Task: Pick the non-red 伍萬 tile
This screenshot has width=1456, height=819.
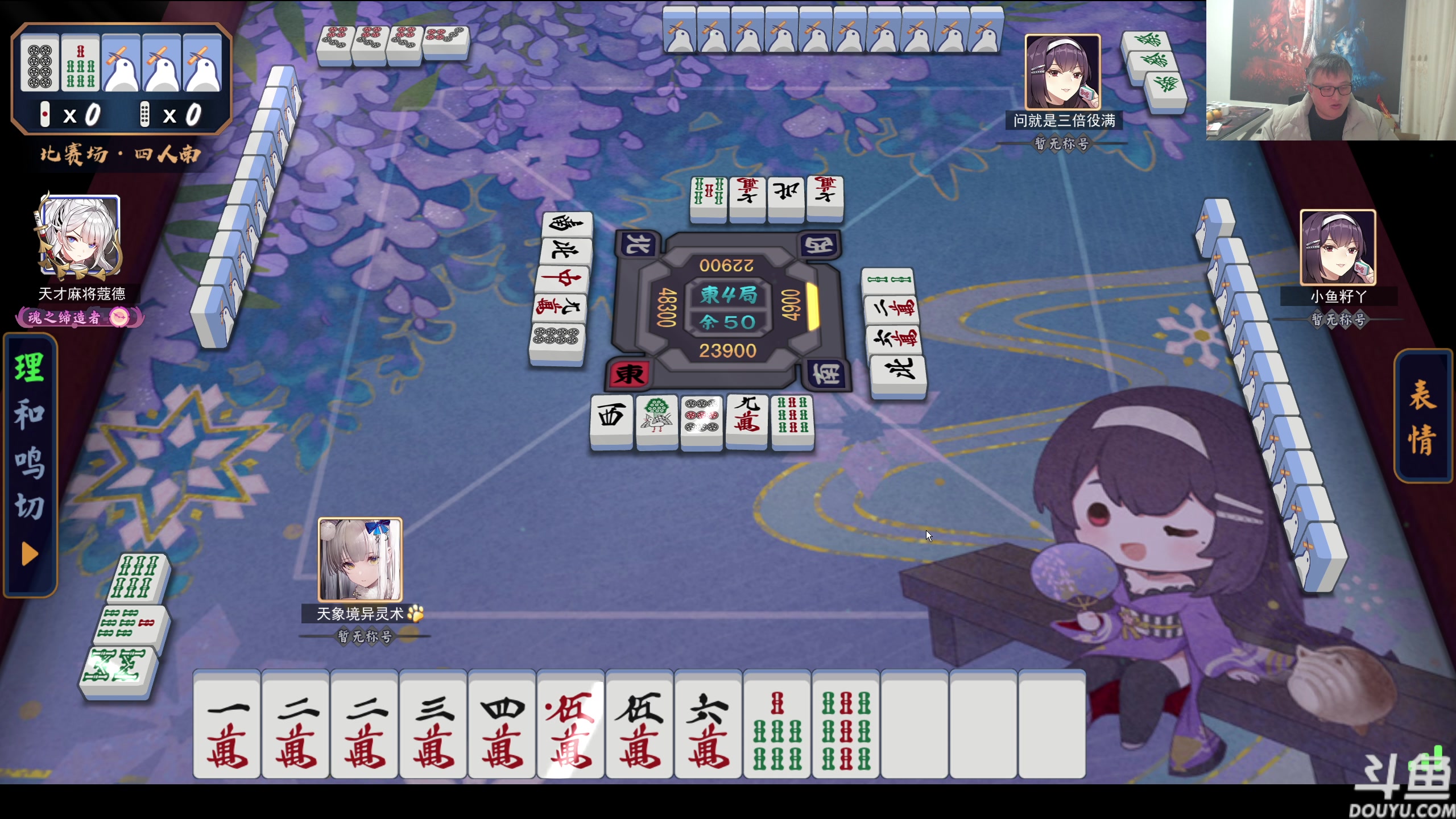Action: tap(640, 725)
